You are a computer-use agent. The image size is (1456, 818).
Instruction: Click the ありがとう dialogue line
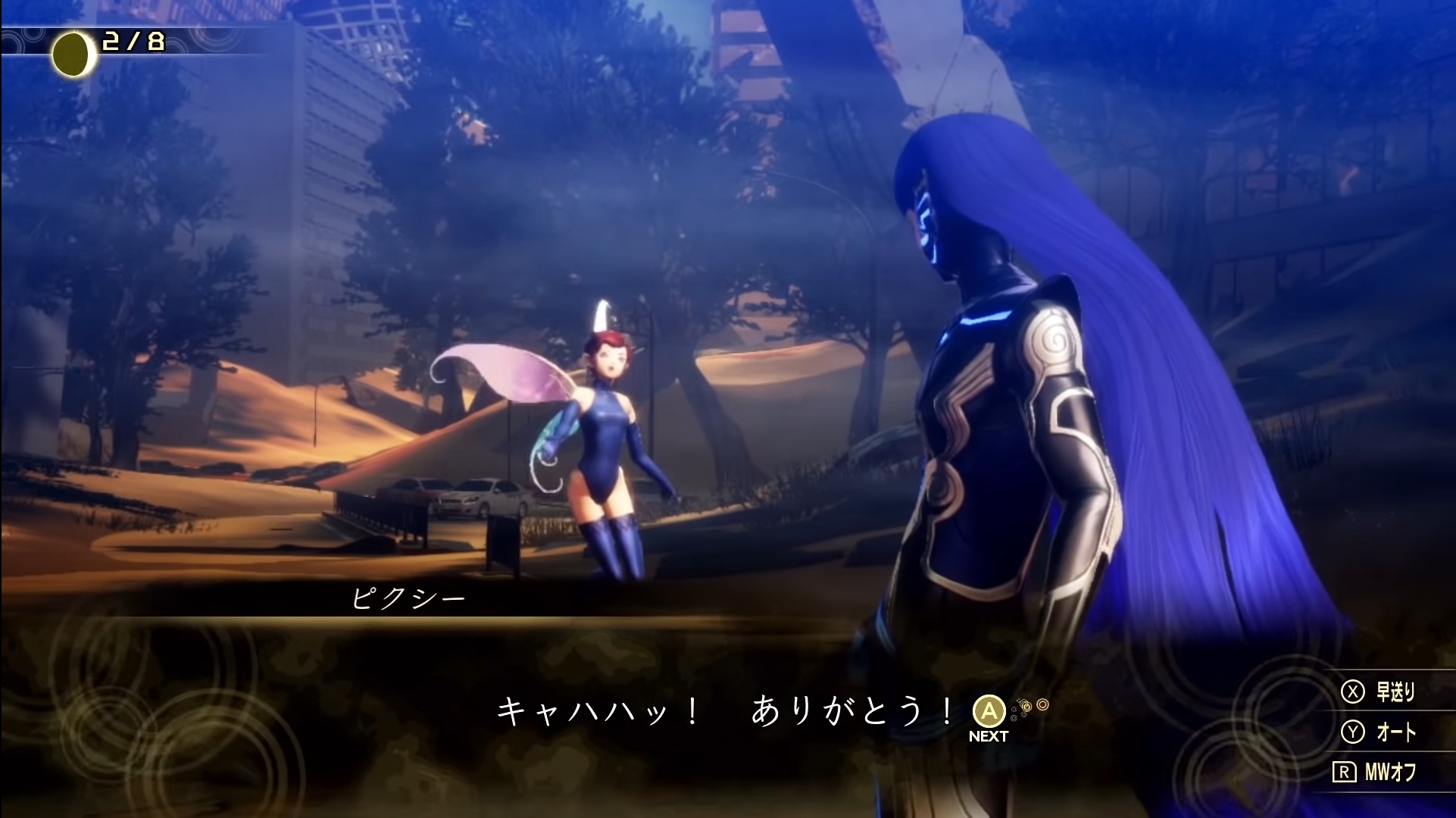point(847,710)
